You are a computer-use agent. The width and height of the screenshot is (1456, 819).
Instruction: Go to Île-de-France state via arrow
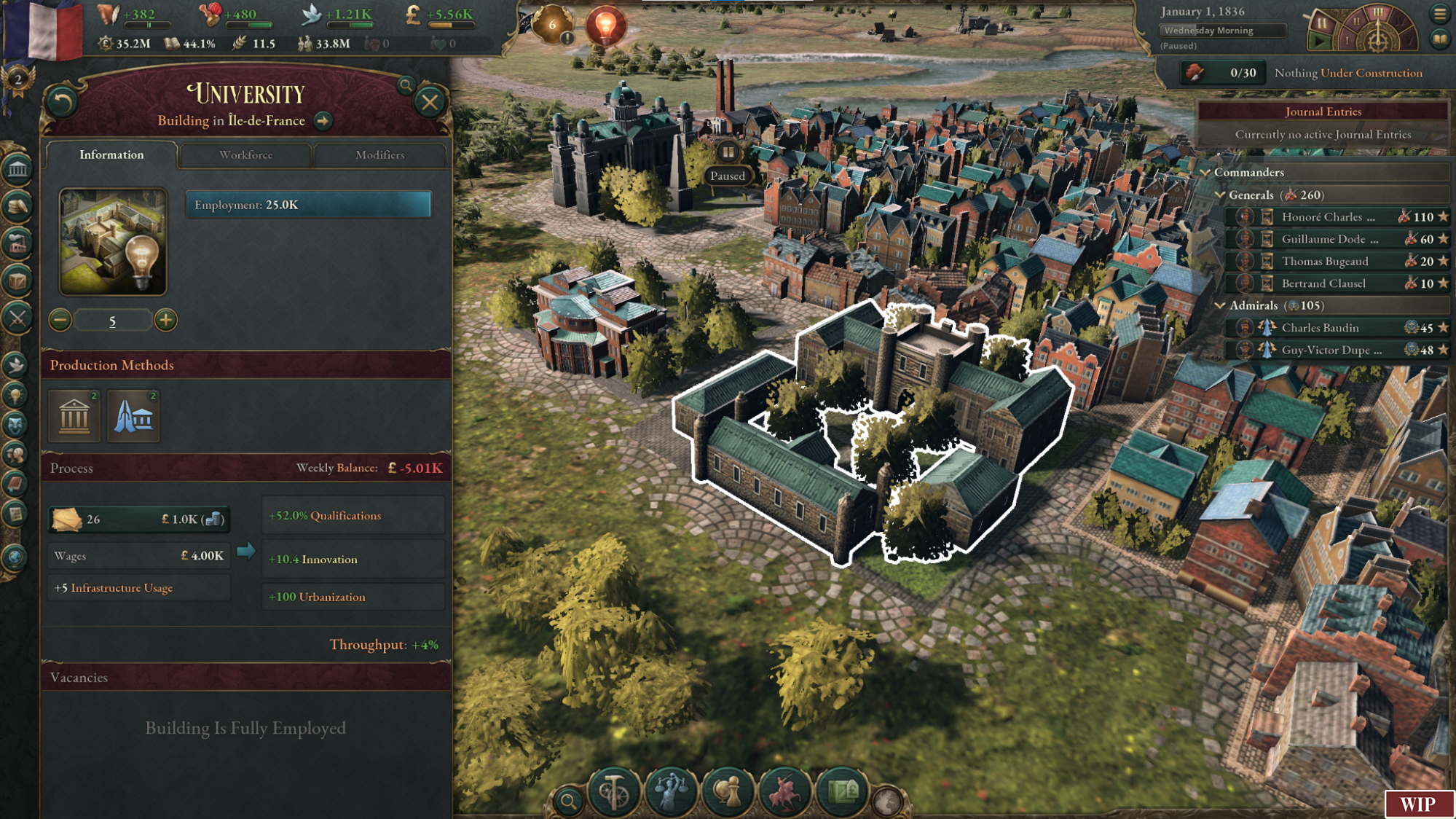[323, 121]
